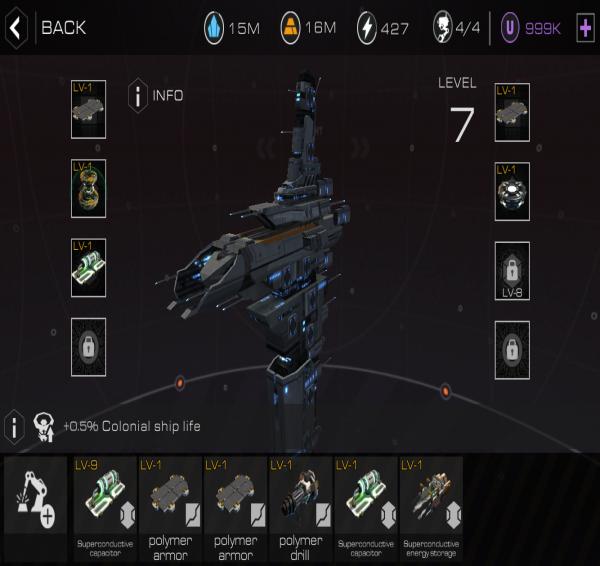Screen dimensions: 600x566
Task: Select the LV-9 Superconductive capacitor in inventory
Action: (104, 503)
